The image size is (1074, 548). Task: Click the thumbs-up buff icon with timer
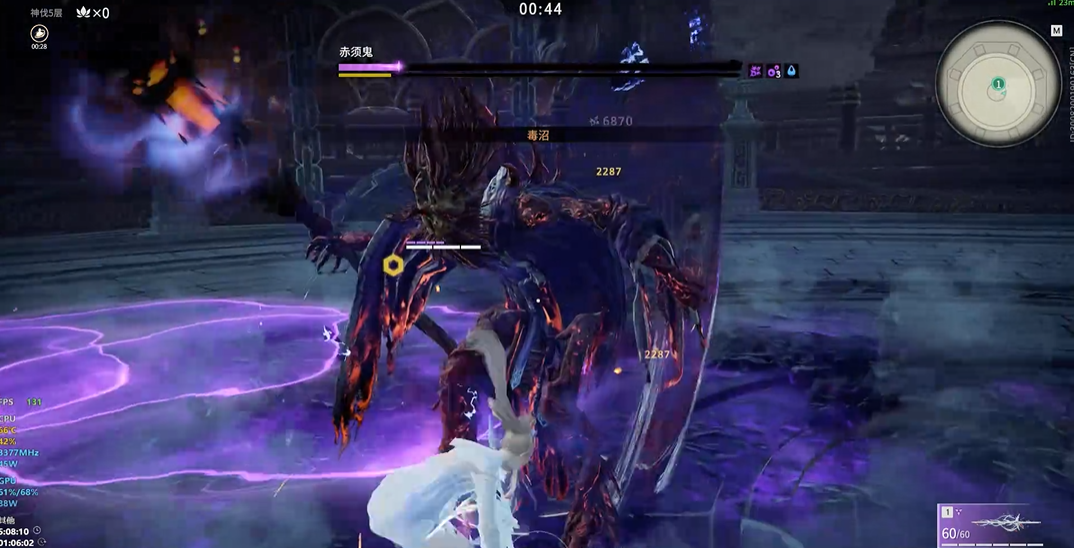tap(40, 34)
